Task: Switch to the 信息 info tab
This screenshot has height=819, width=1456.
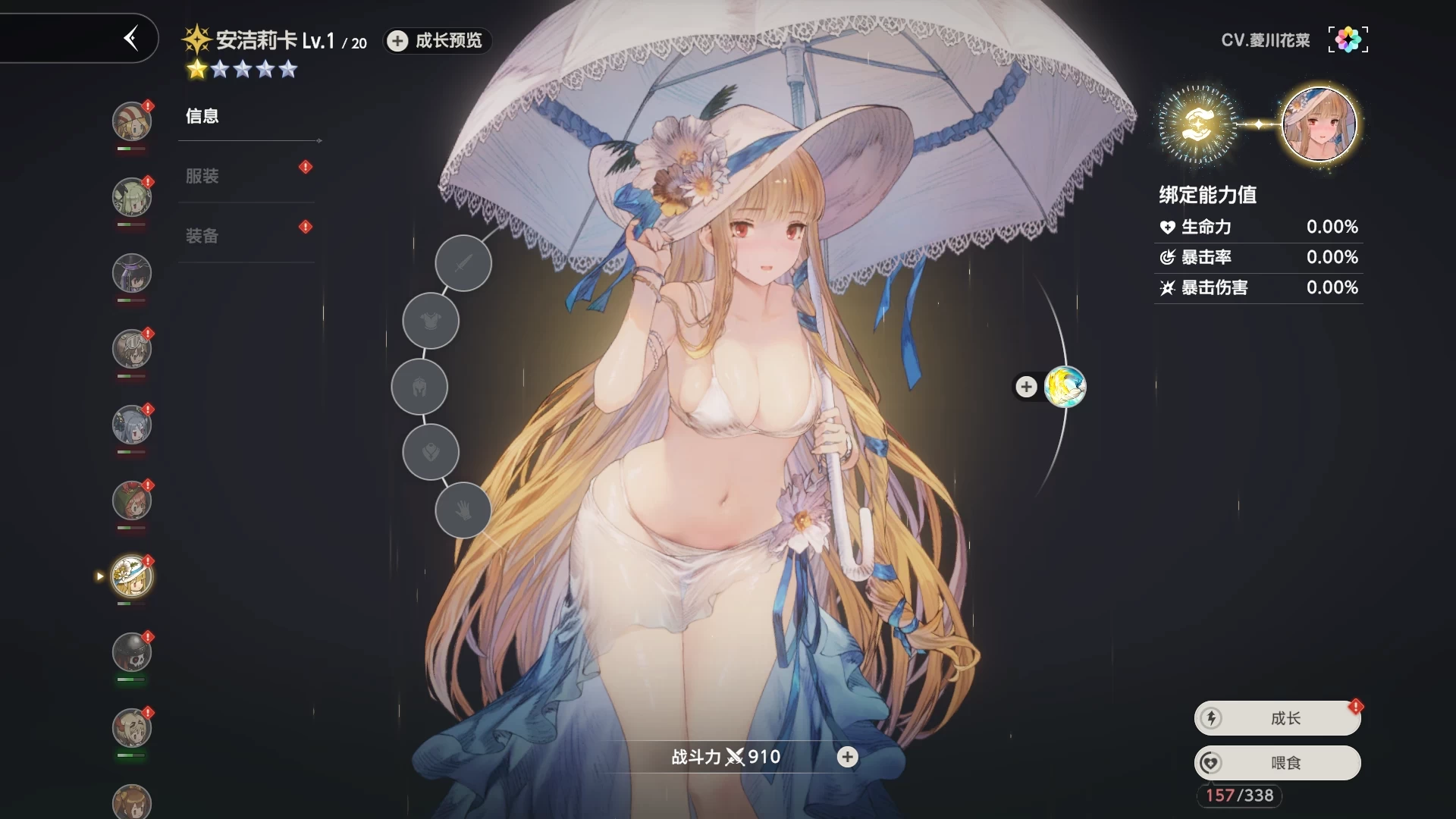Action: pos(202,116)
